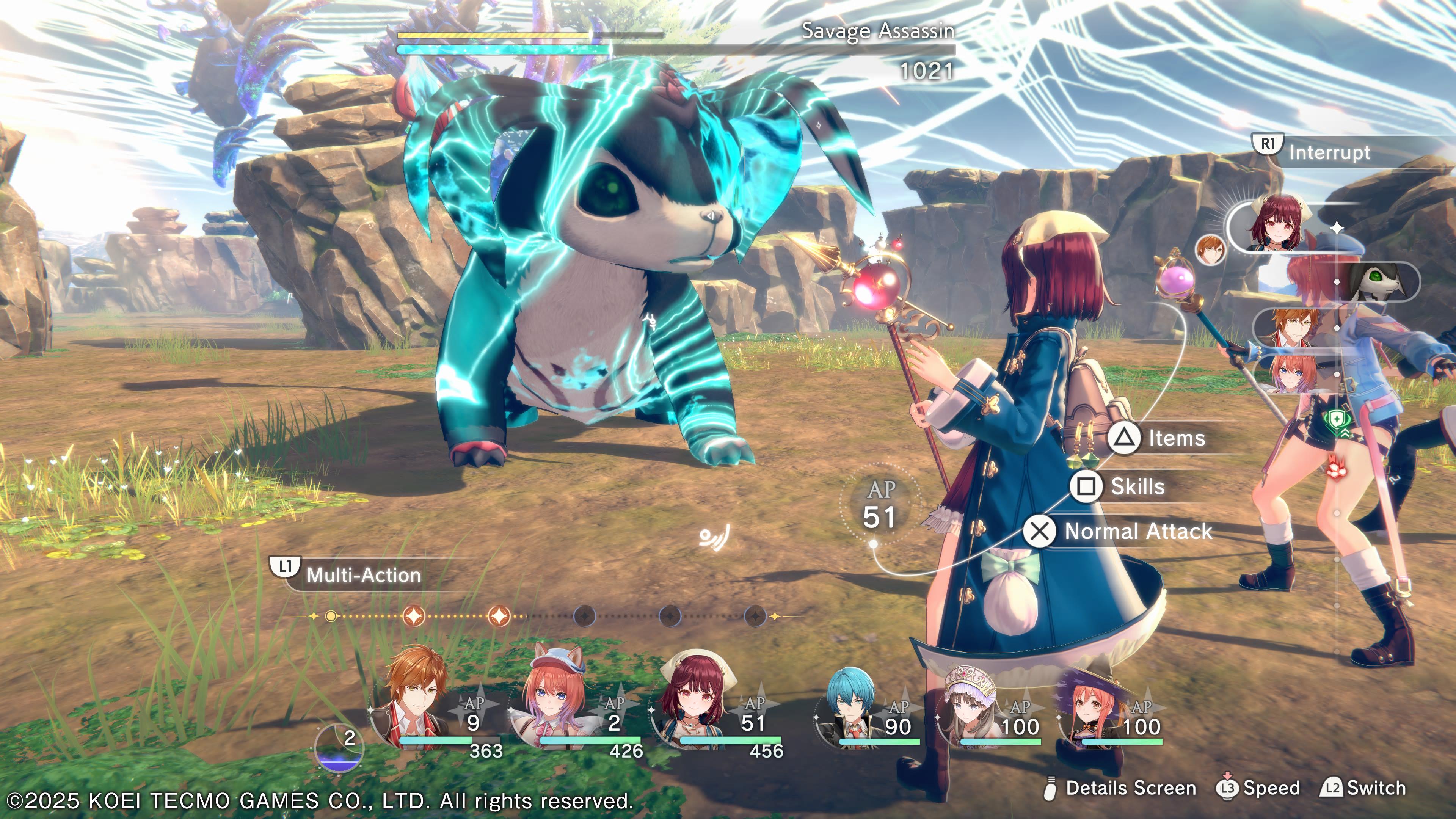Viewport: 1456px width, 819px height.
Task: Select the blue-haired reserve member portrait
Action: click(x=848, y=706)
